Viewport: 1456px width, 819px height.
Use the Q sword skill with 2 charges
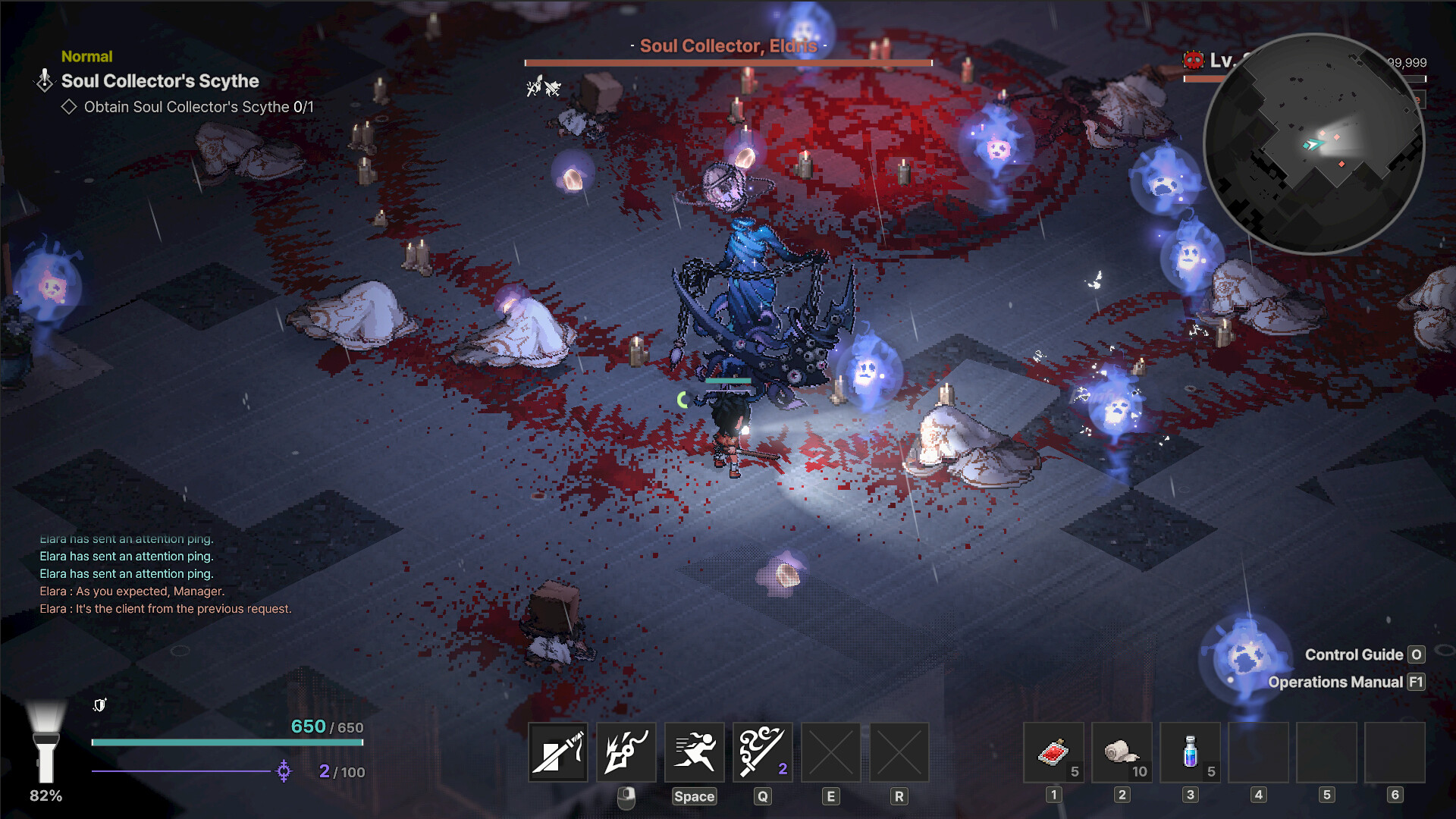[762, 752]
